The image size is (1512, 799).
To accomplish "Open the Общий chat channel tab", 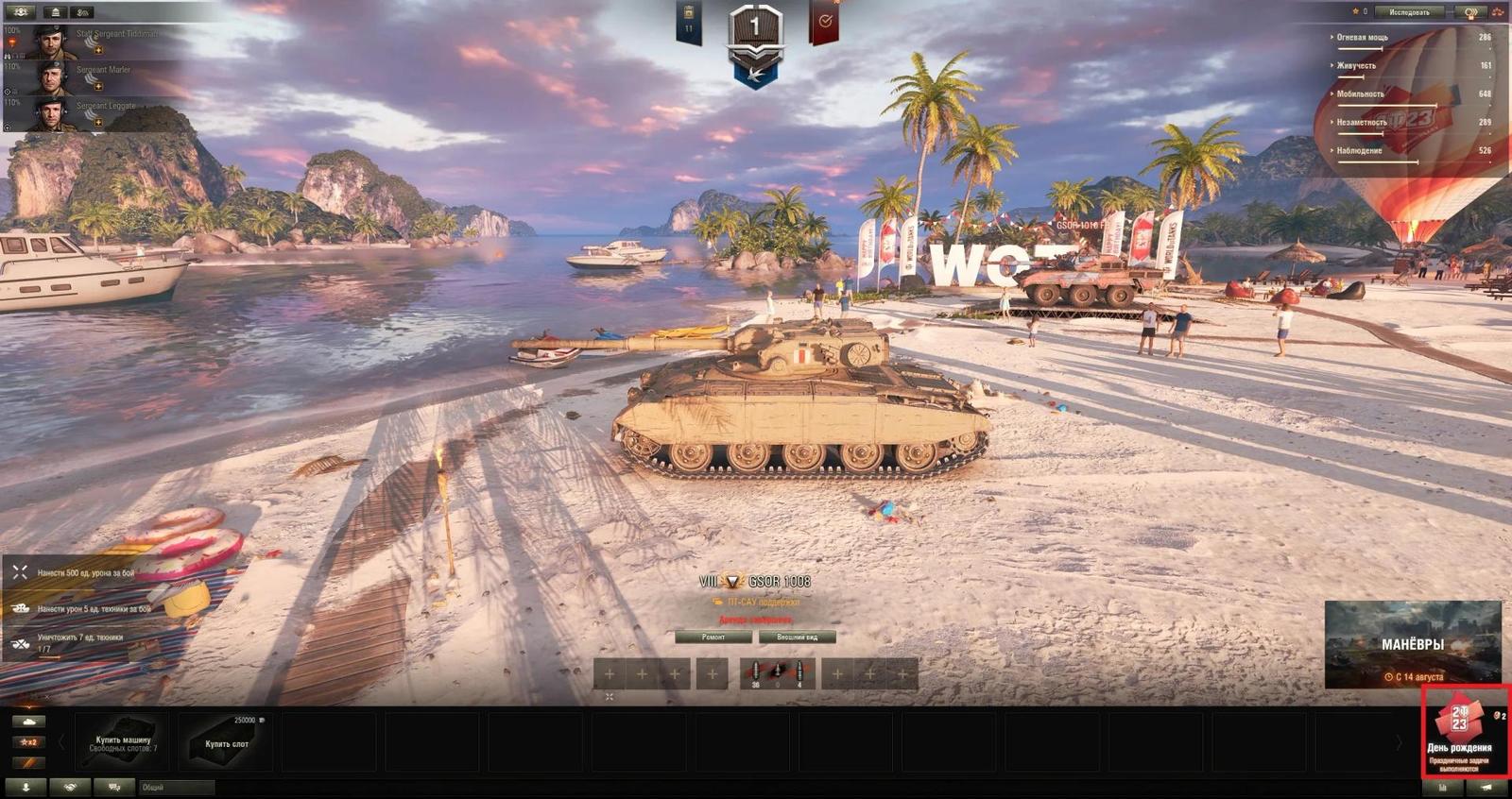I will click(176, 787).
